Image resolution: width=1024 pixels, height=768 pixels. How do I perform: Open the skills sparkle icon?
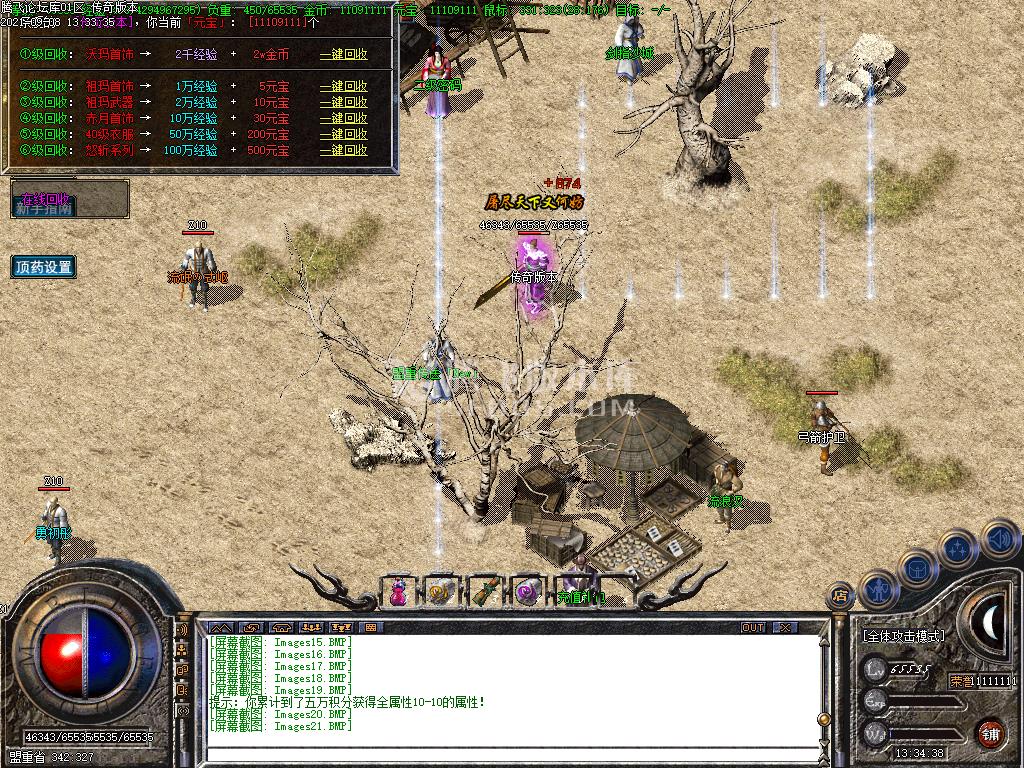pos(957,548)
